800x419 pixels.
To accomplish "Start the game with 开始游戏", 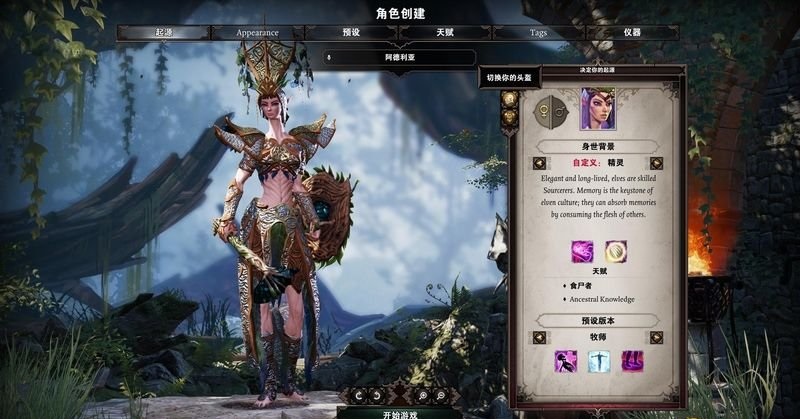I will [x=398, y=412].
